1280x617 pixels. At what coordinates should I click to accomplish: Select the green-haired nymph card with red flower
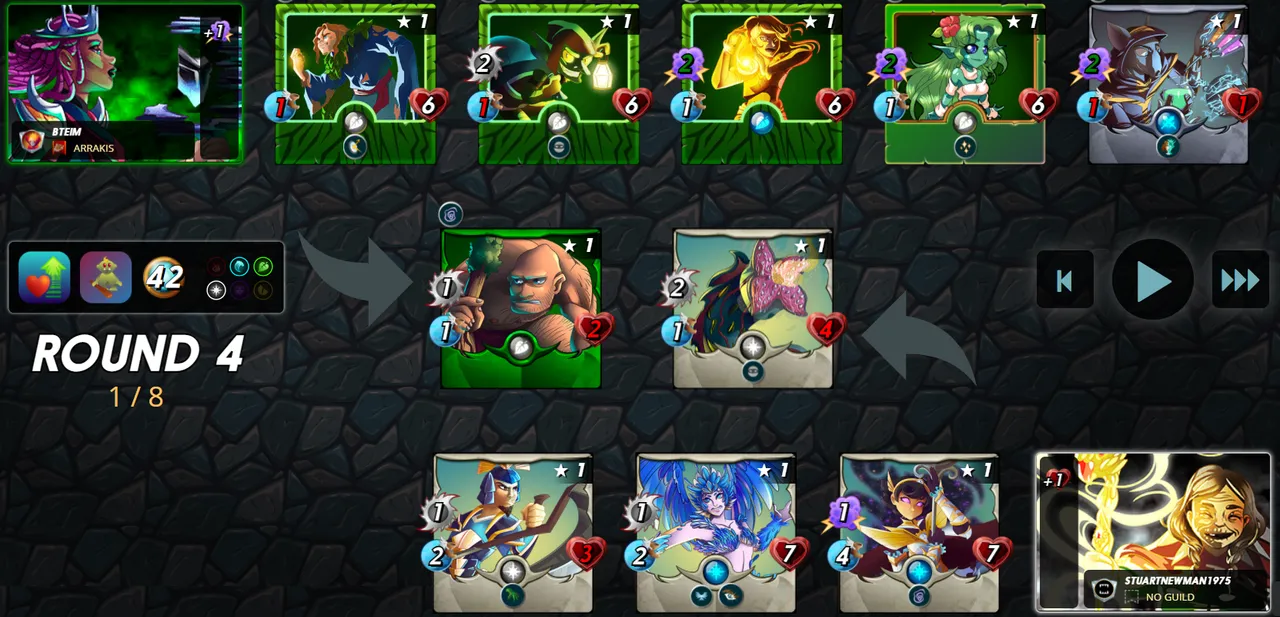coord(965,84)
